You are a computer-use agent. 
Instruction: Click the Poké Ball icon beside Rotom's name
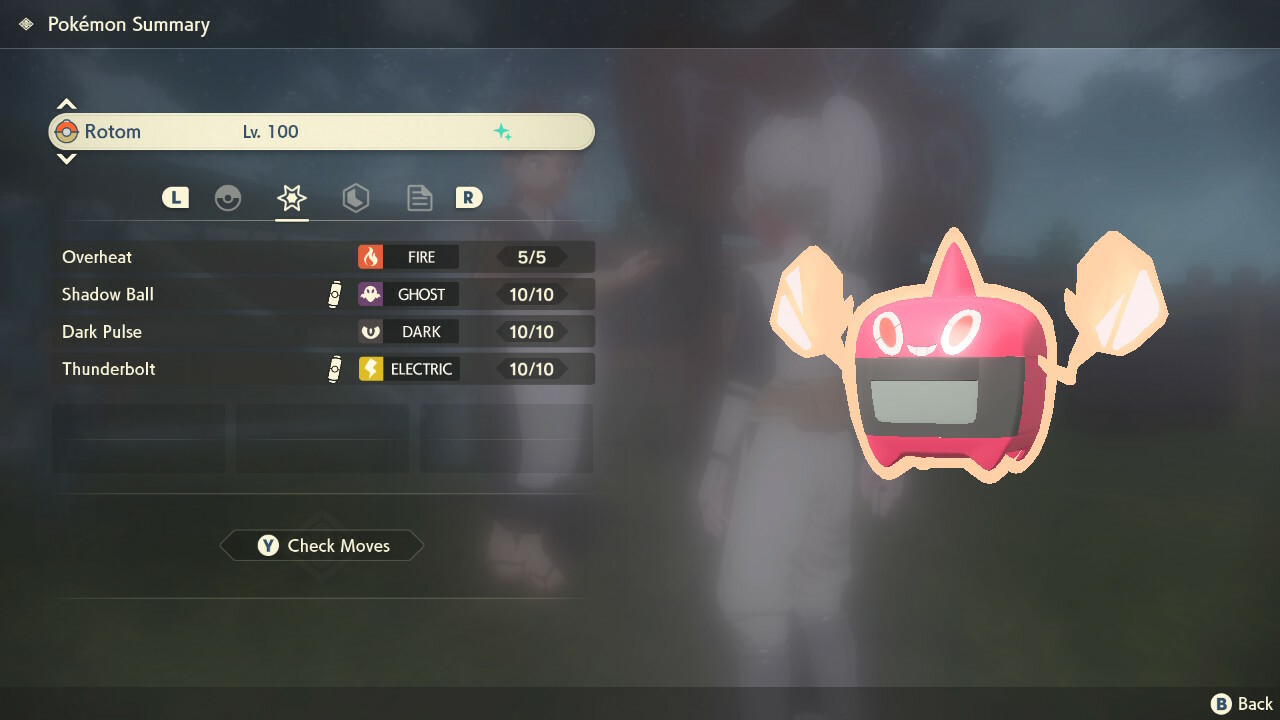click(66, 131)
